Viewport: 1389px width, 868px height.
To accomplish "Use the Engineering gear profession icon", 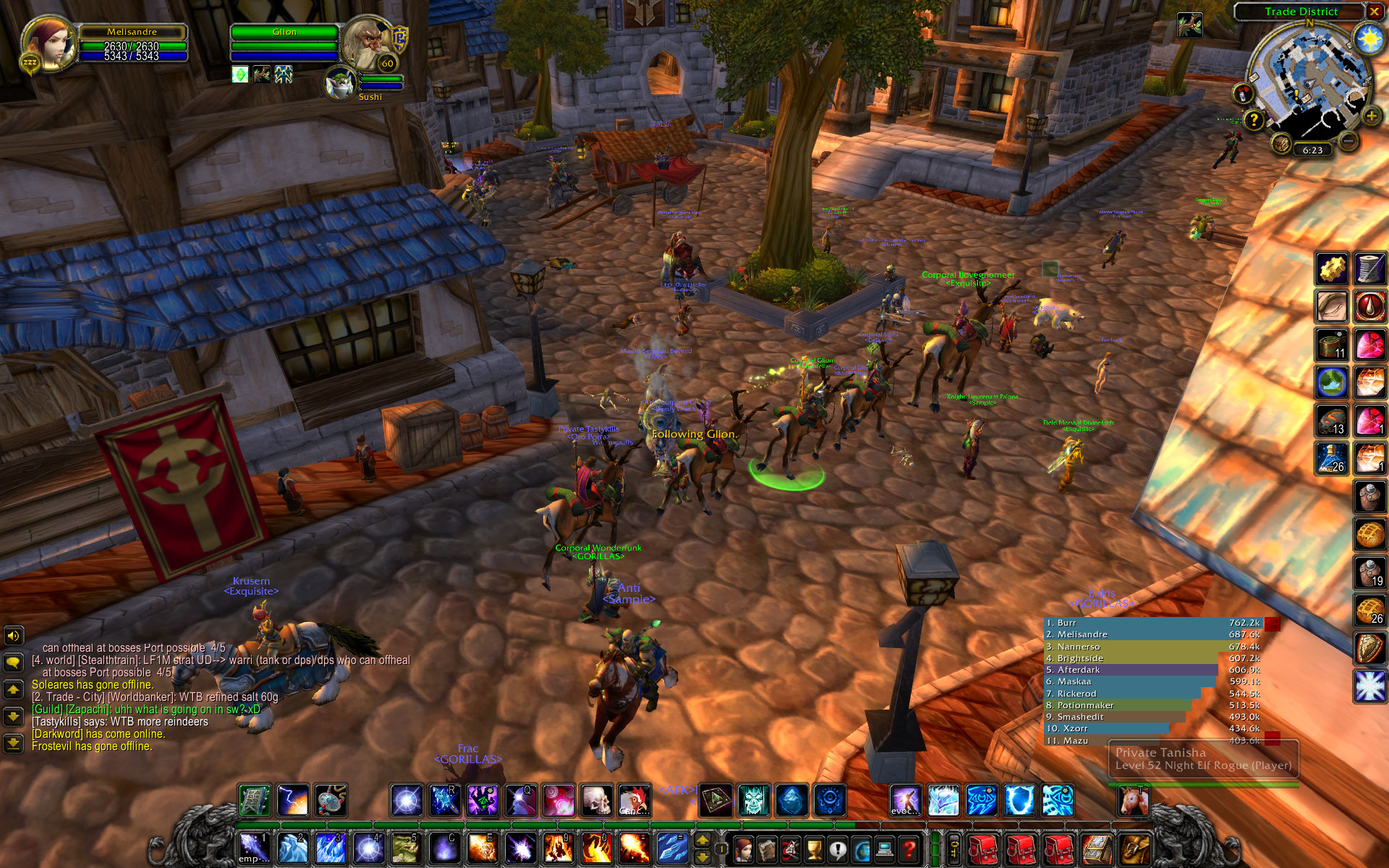I will coord(1332,269).
